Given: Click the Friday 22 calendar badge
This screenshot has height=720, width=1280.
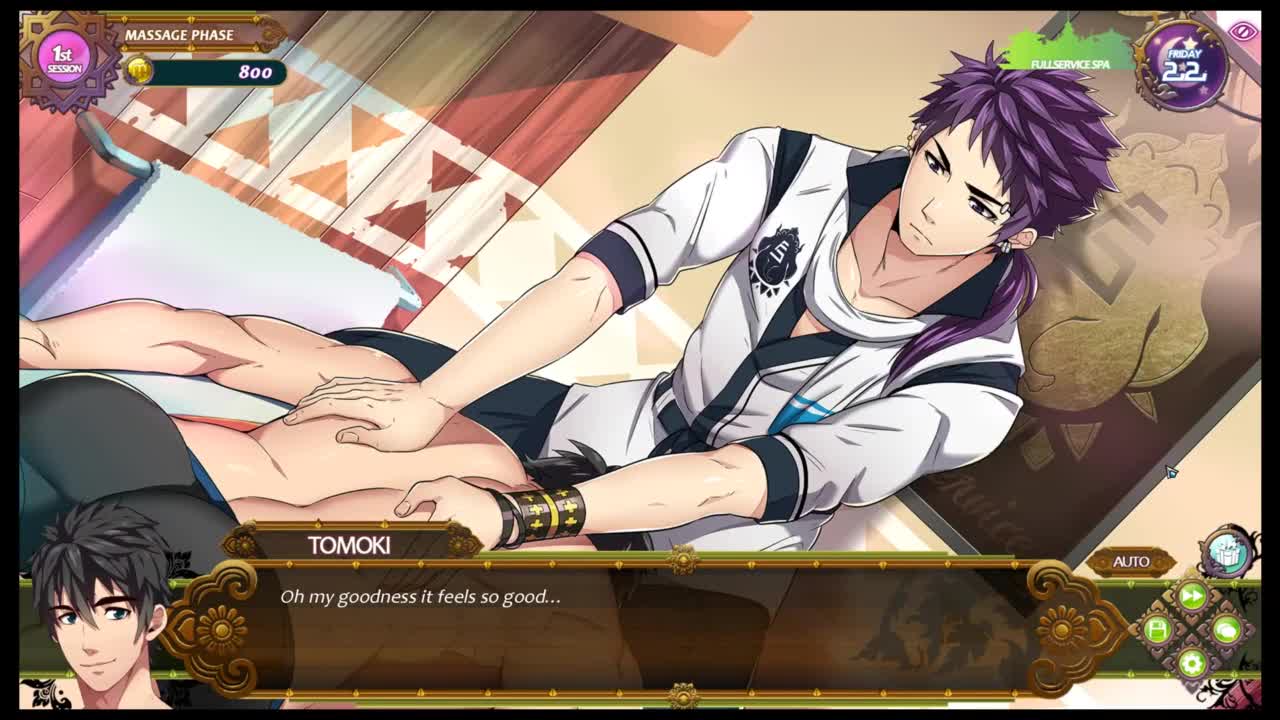Looking at the screenshot, I should coord(1182,65).
